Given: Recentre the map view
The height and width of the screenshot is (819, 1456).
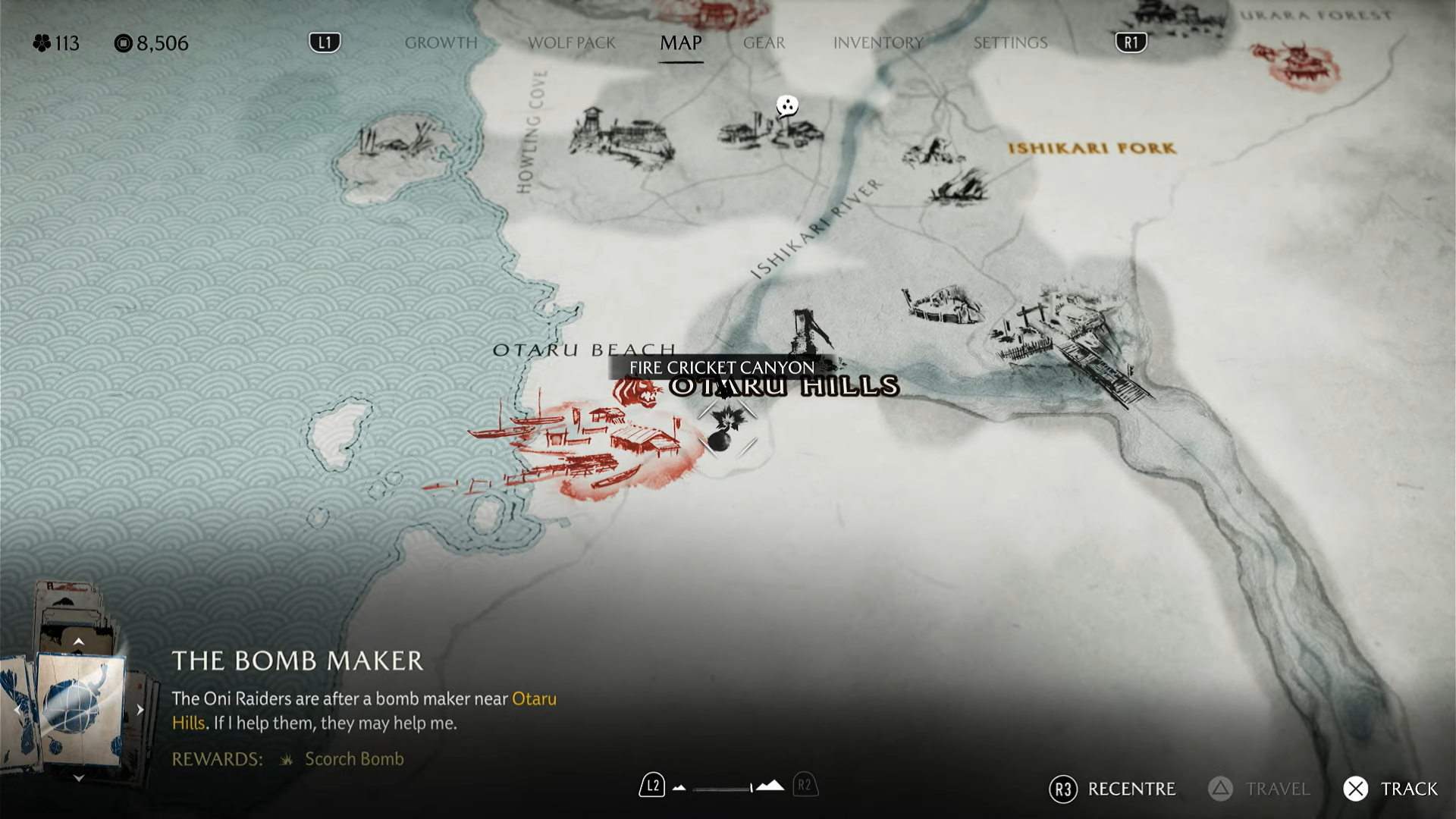Looking at the screenshot, I should pyautogui.click(x=1112, y=789).
